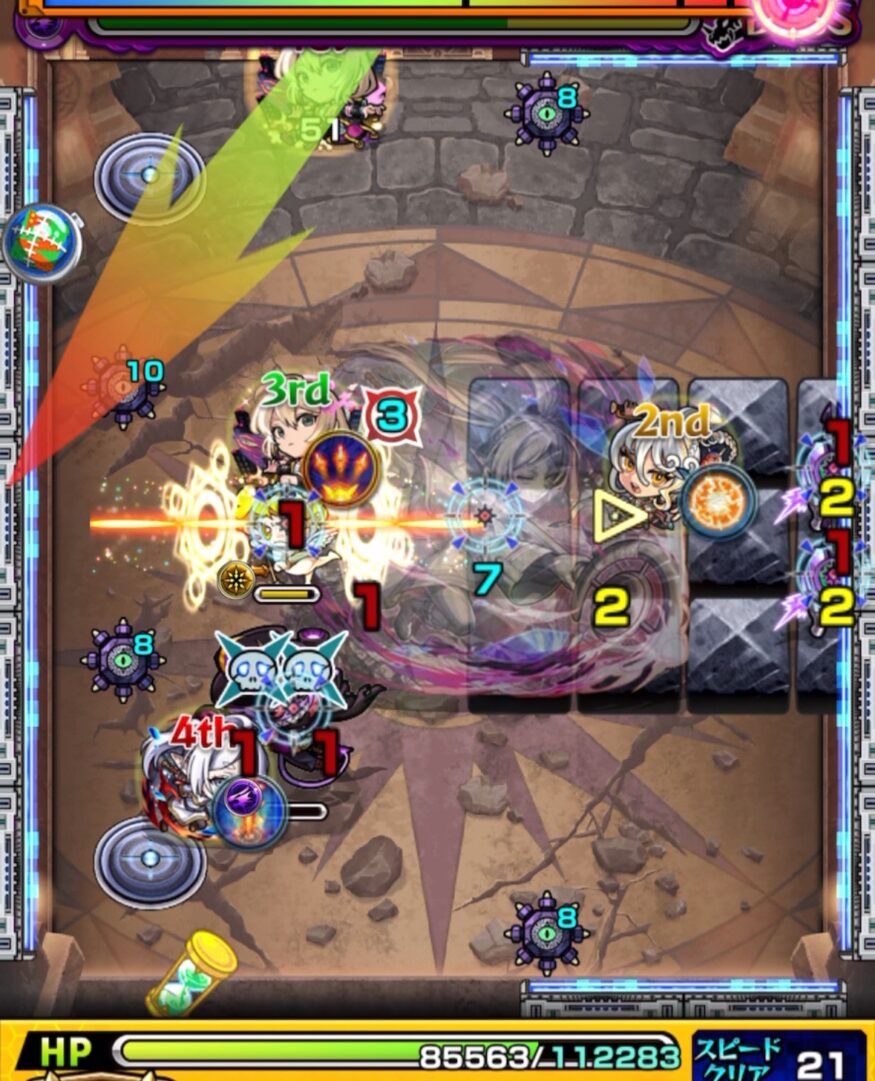Tap the globe crosshair icon
The width and height of the screenshot is (875, 1081).
40,243
